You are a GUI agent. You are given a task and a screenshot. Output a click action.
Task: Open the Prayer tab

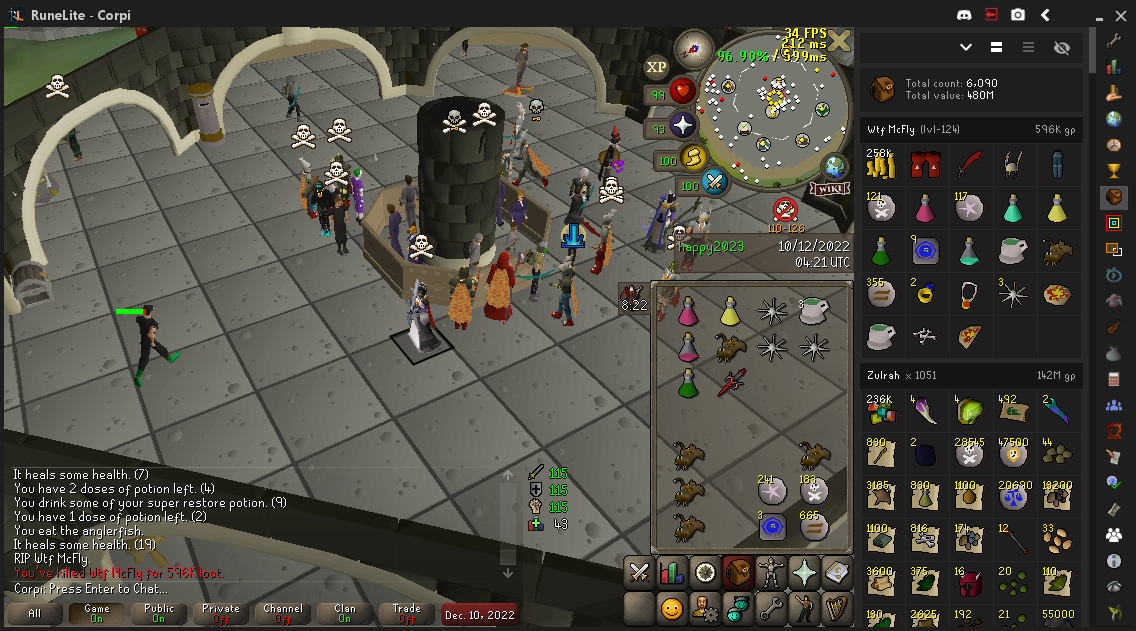pos(804,572)
